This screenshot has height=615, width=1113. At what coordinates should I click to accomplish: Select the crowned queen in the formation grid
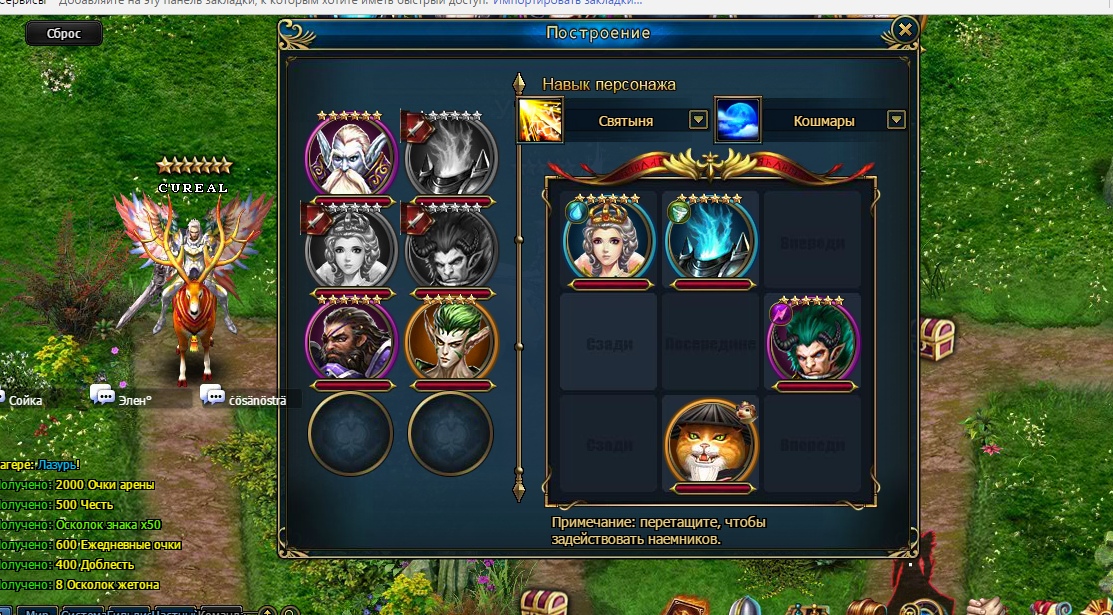coord(608,240)
